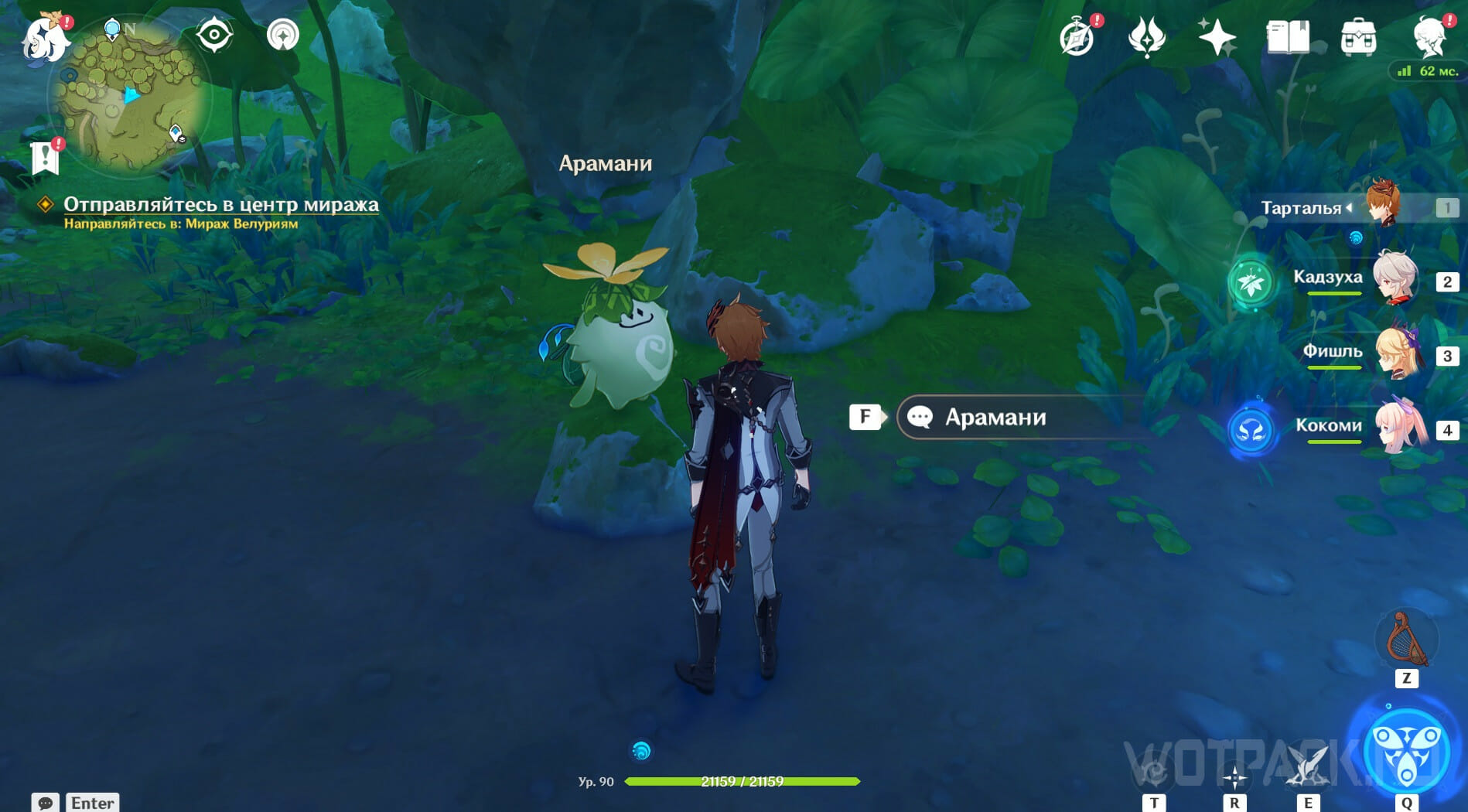Open the quest log exclamation banner icon
The width and height of the screenshot is (1468, 812).
[46, 157]
